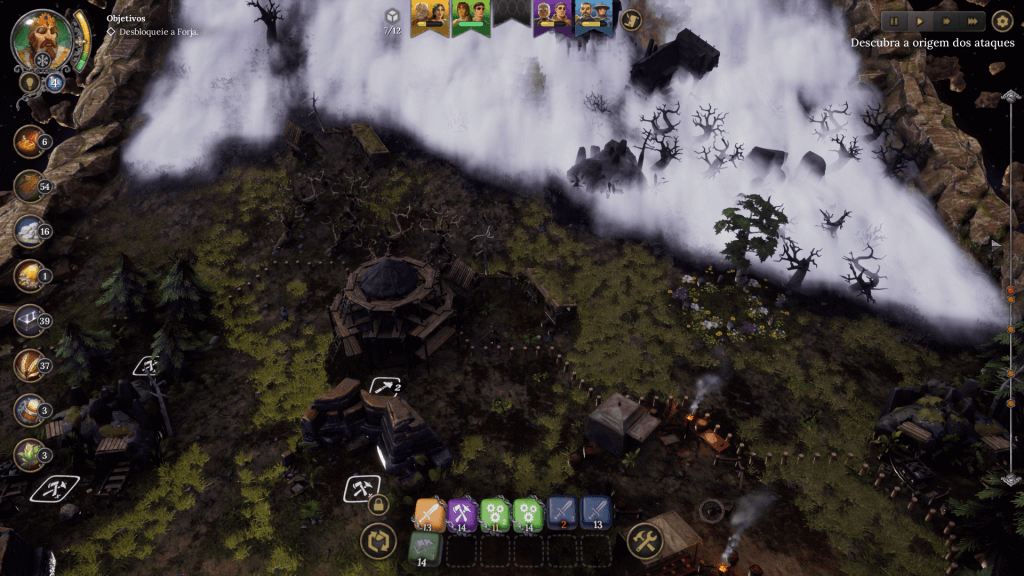Image resolution: width=1024 pixels, height=576 pixels.
Task: Click the dice reroll button
Action: tap(378, 541)
